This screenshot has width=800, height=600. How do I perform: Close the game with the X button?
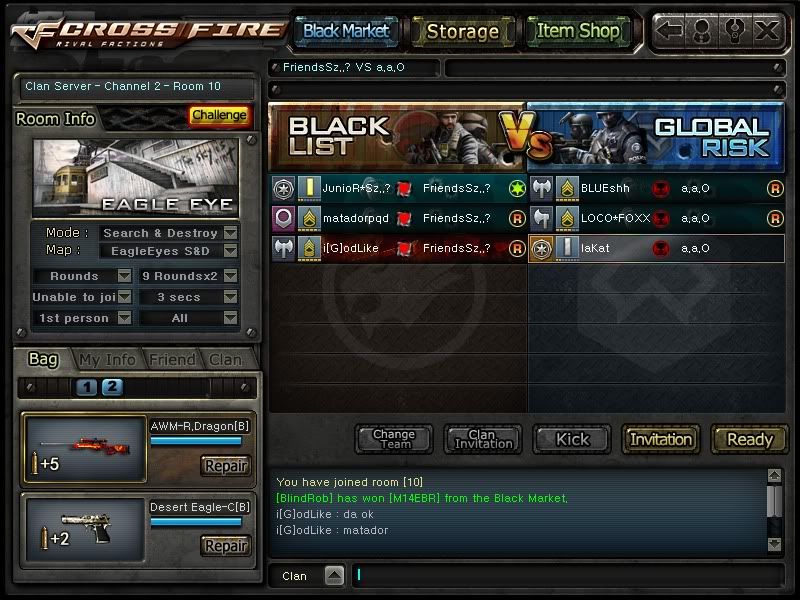(x=767, y=31)
